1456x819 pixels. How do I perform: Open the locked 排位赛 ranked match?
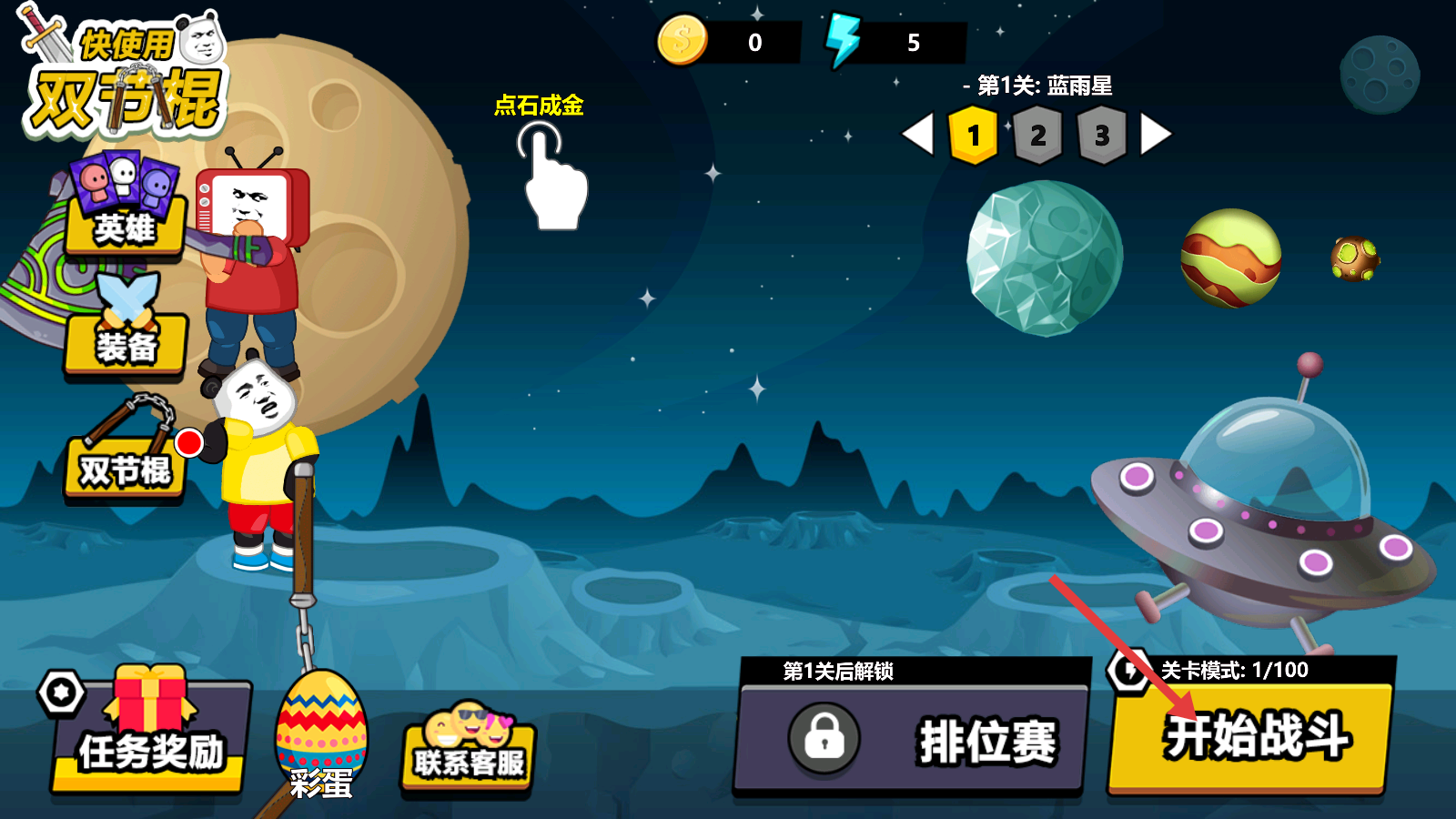click(913, 737)
